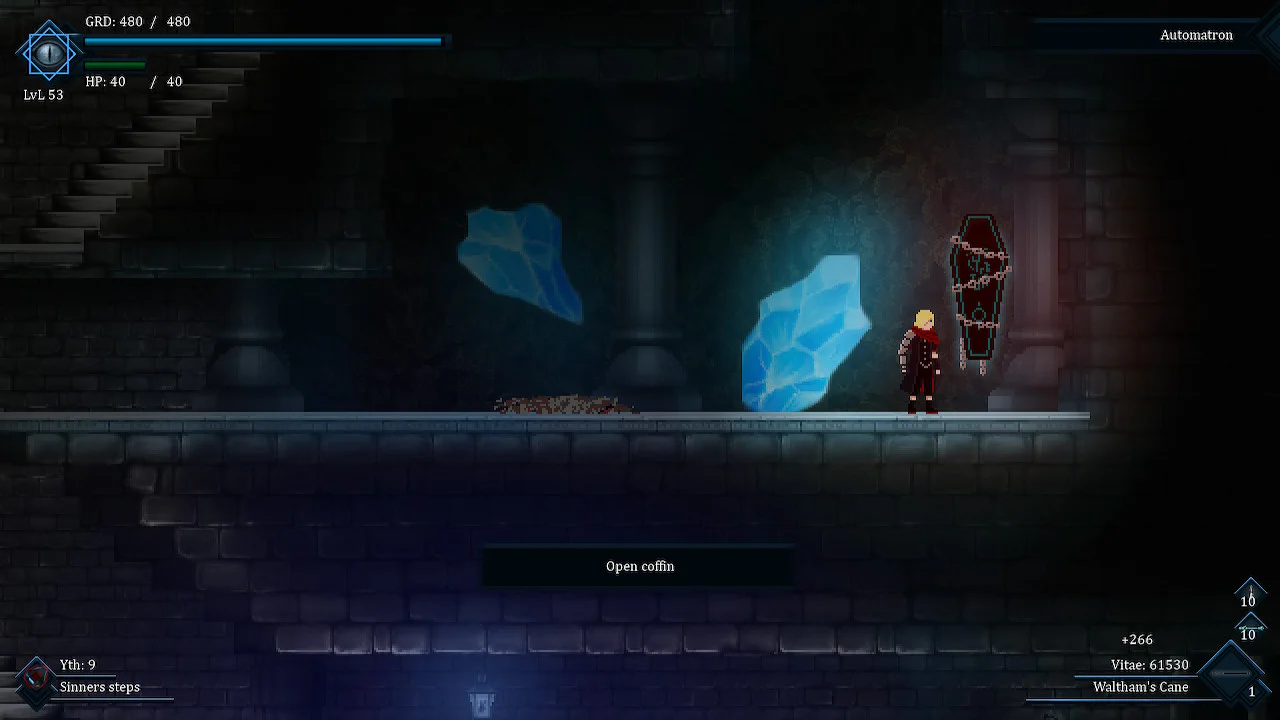Select the Sinners steps location label
This screenshot has width=1280, height=720.
coord(98,687)
